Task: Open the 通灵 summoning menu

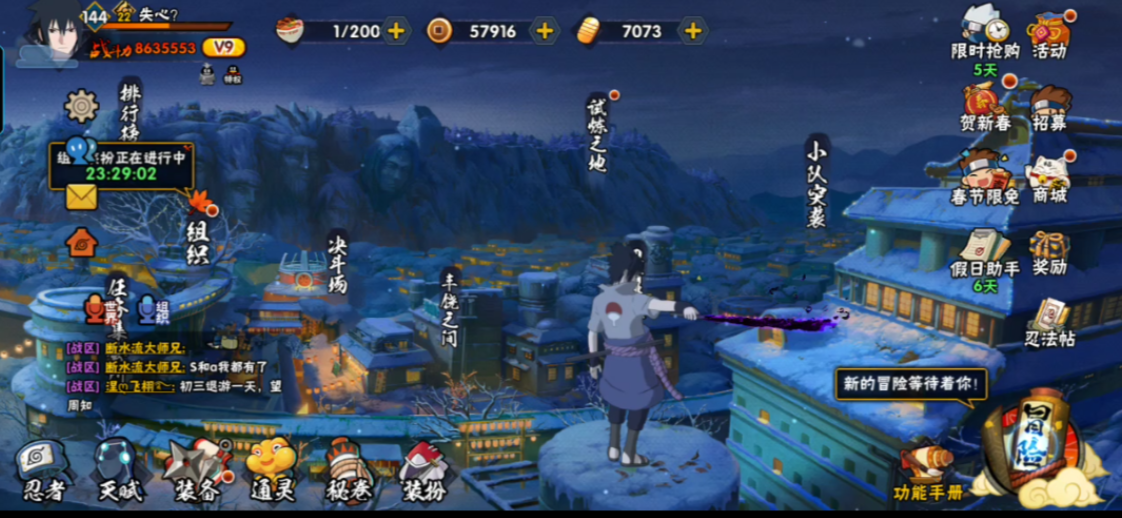Action: (x=272, y=470)
